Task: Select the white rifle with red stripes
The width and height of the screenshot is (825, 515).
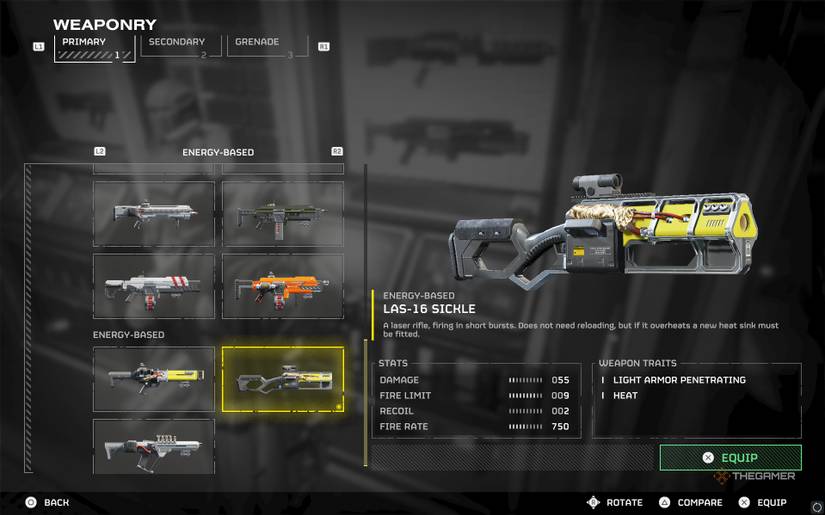Action: pos(154,286)
